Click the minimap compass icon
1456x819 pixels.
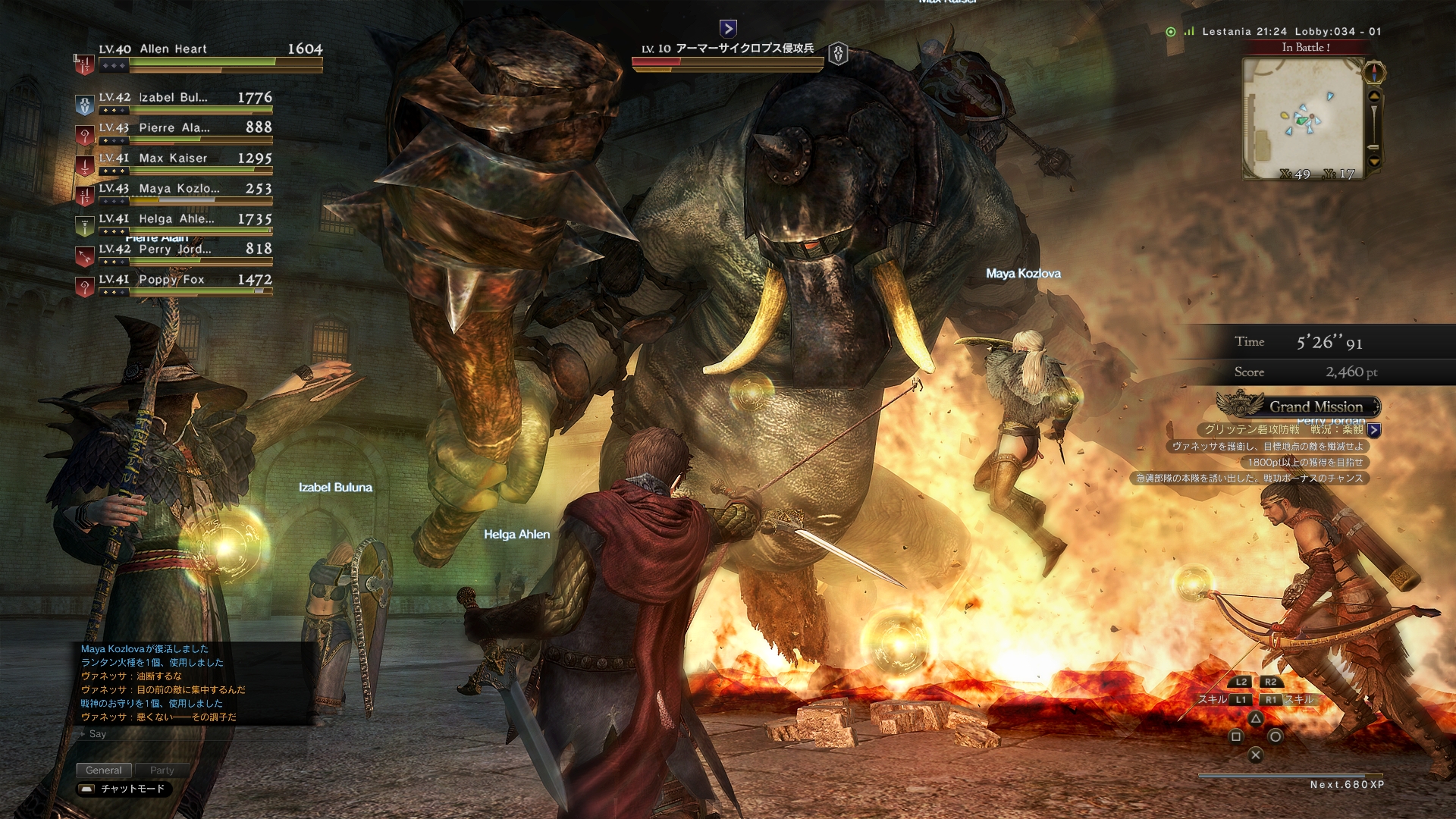[x=1374, y=73]
